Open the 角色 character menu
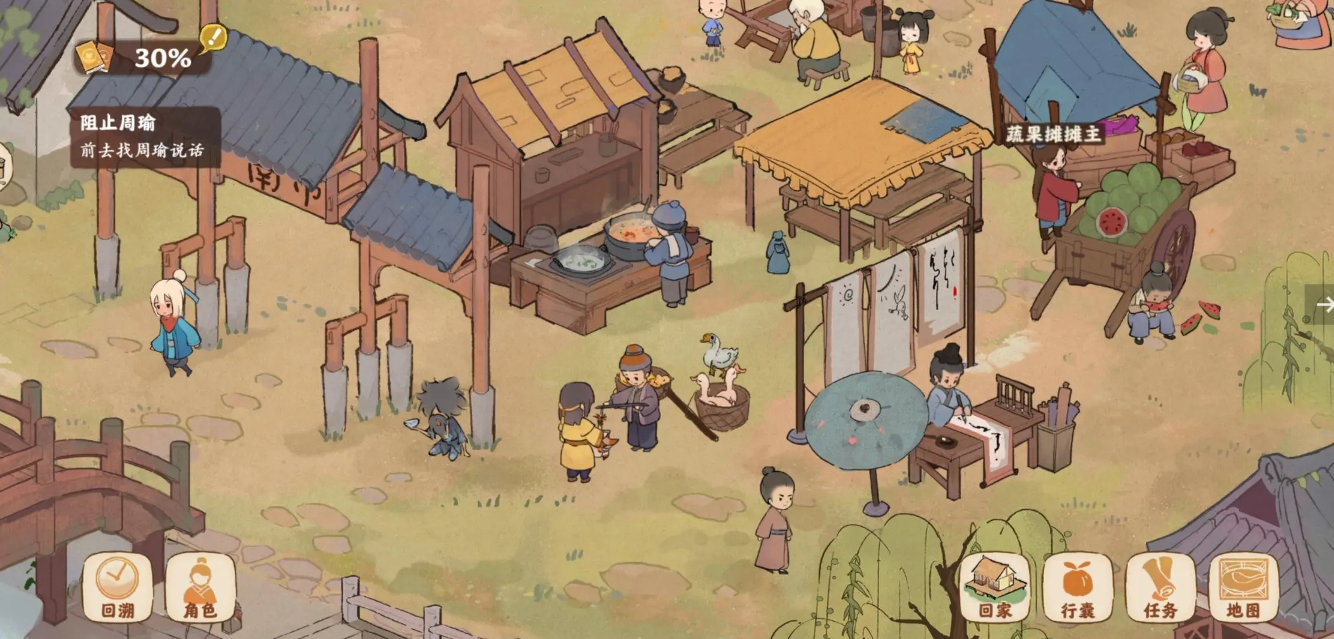1334x639 pixels. click(200, 587)
